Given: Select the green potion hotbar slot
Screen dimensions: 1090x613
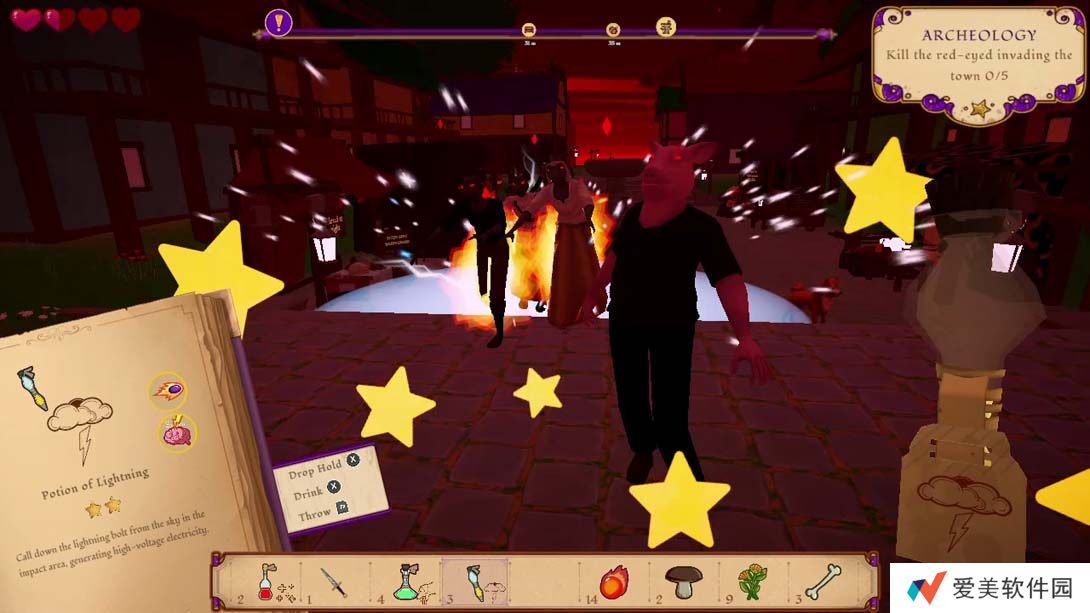Looking at the screenshot, I should coord(405,581).
